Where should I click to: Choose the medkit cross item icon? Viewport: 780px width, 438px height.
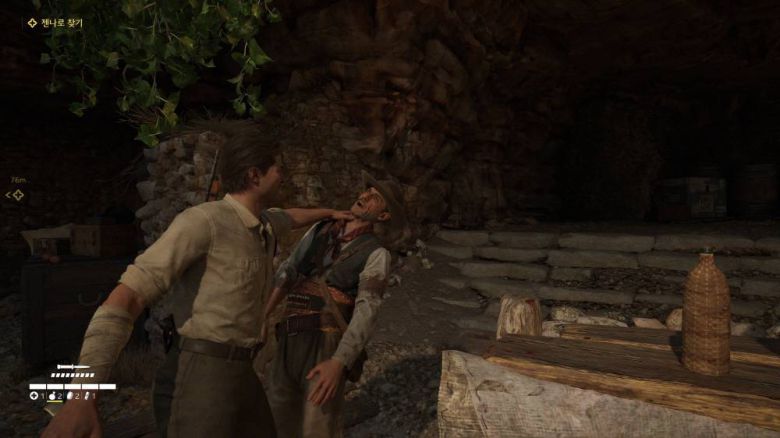coord(34,396)
